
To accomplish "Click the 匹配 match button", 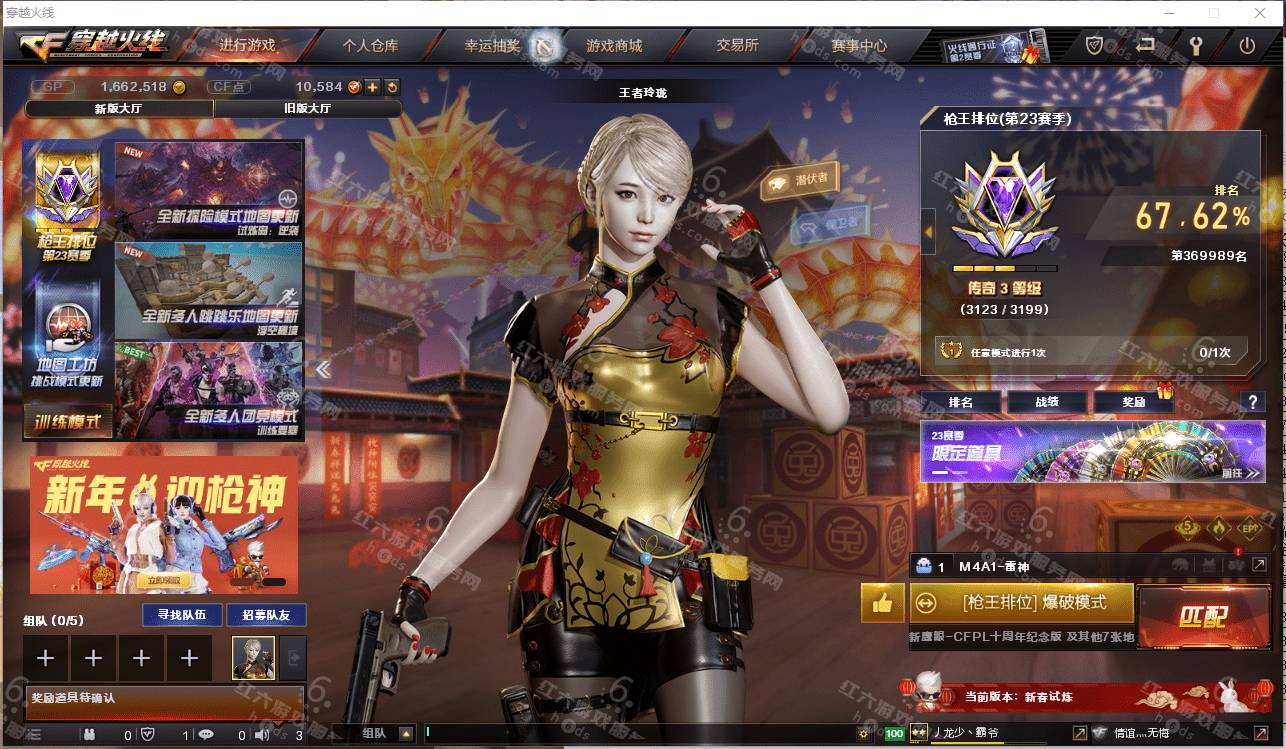I will click(1201, 616).
